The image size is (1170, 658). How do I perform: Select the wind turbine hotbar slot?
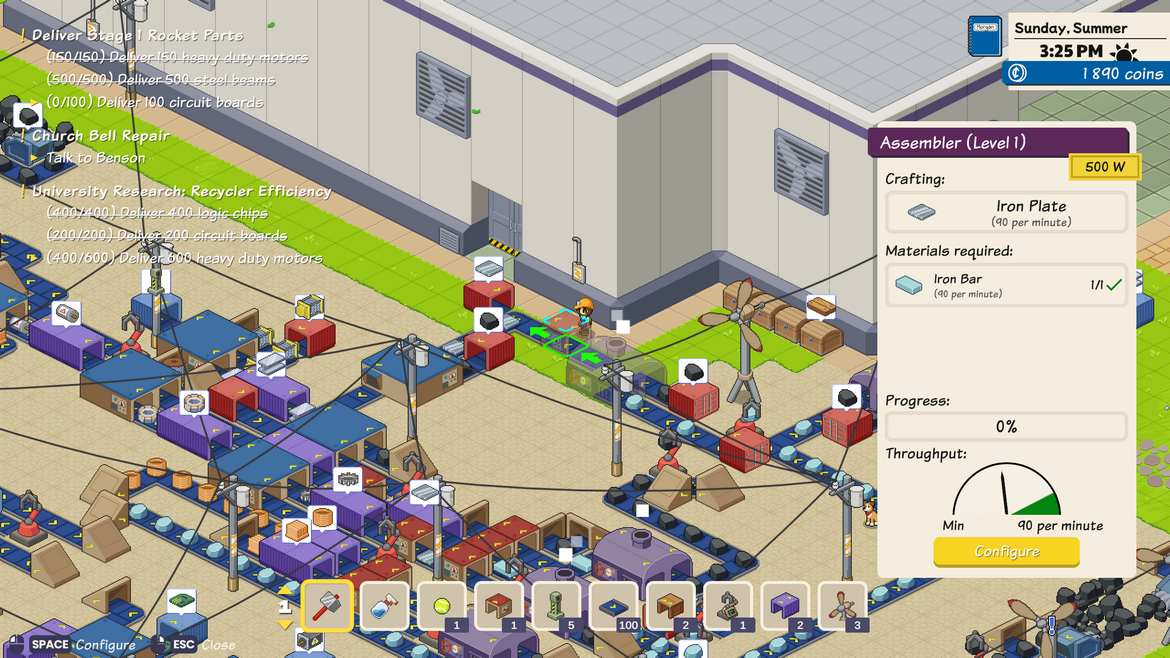(842, 606)
